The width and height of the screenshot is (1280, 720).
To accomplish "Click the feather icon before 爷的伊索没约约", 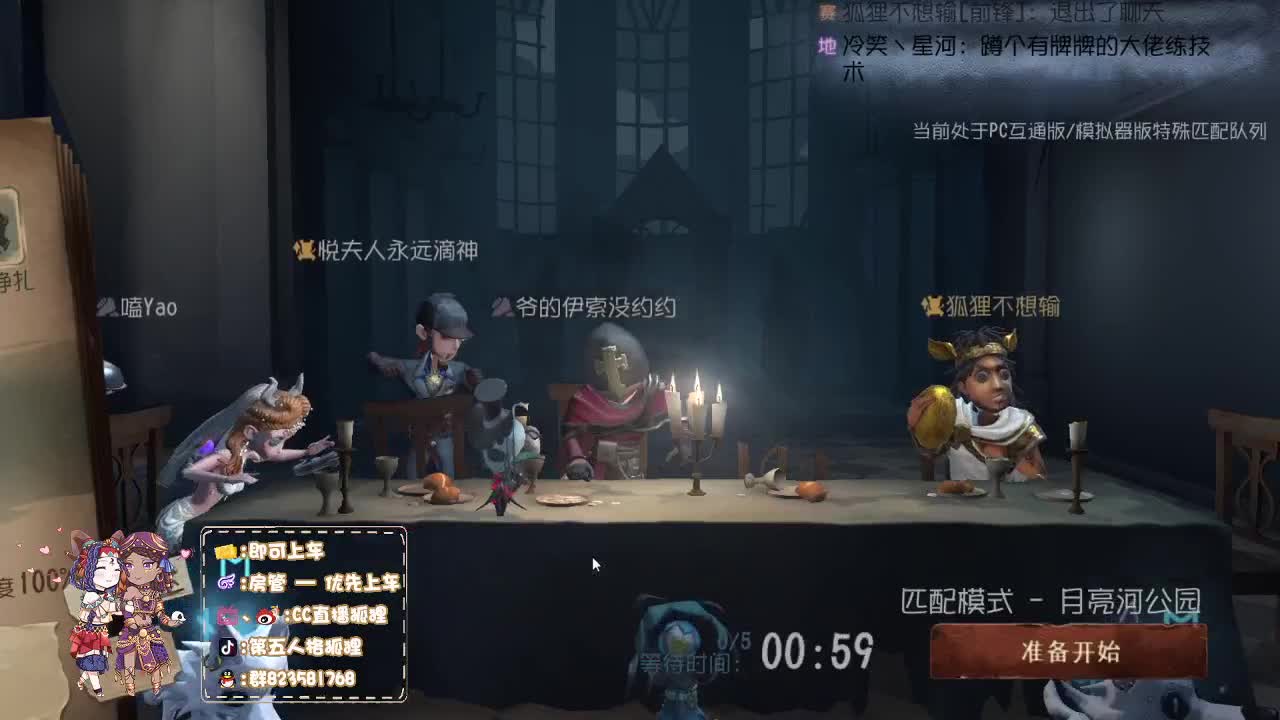I will 501,309.
